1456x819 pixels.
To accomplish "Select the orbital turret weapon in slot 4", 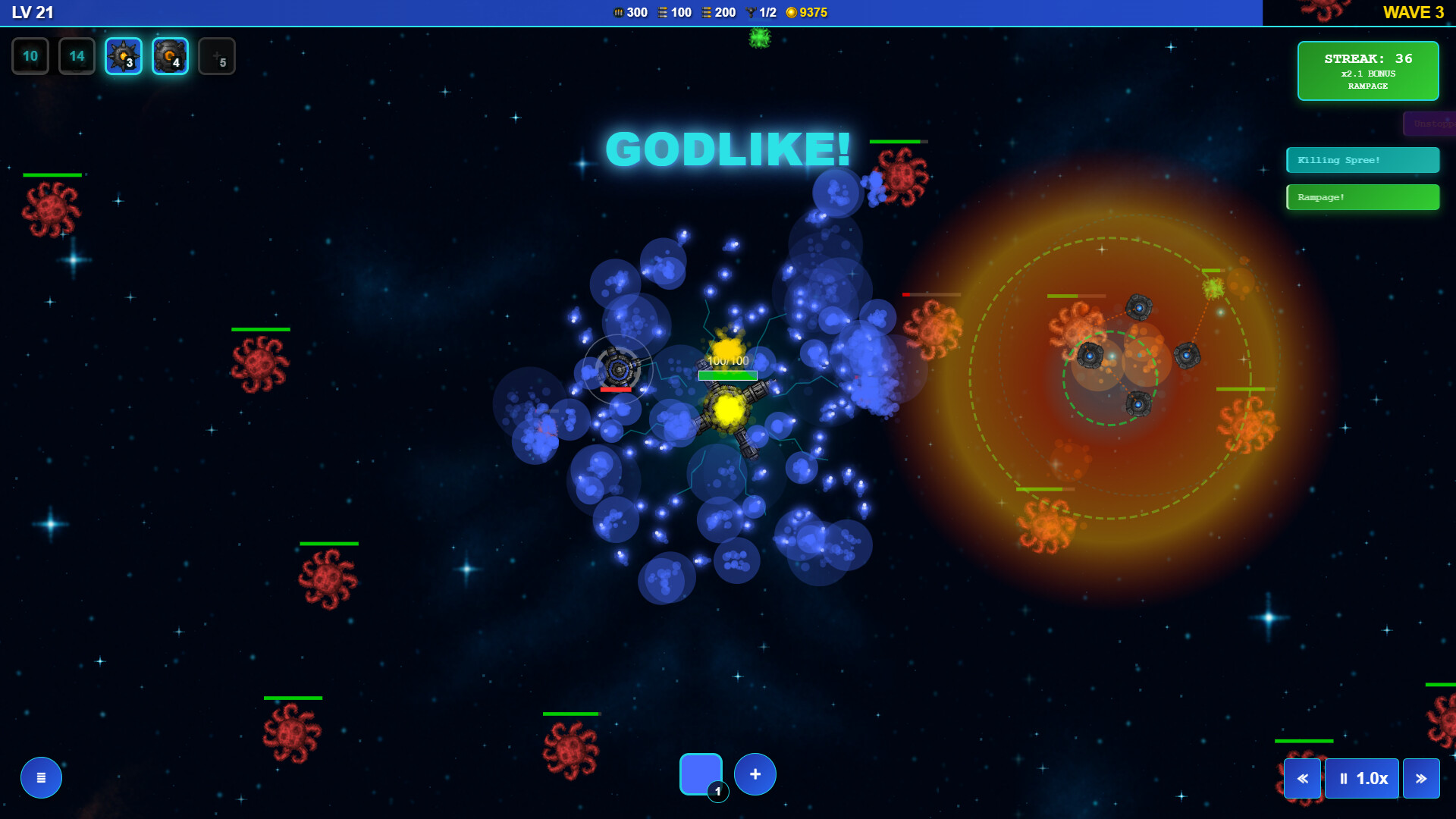I will 170,55.
